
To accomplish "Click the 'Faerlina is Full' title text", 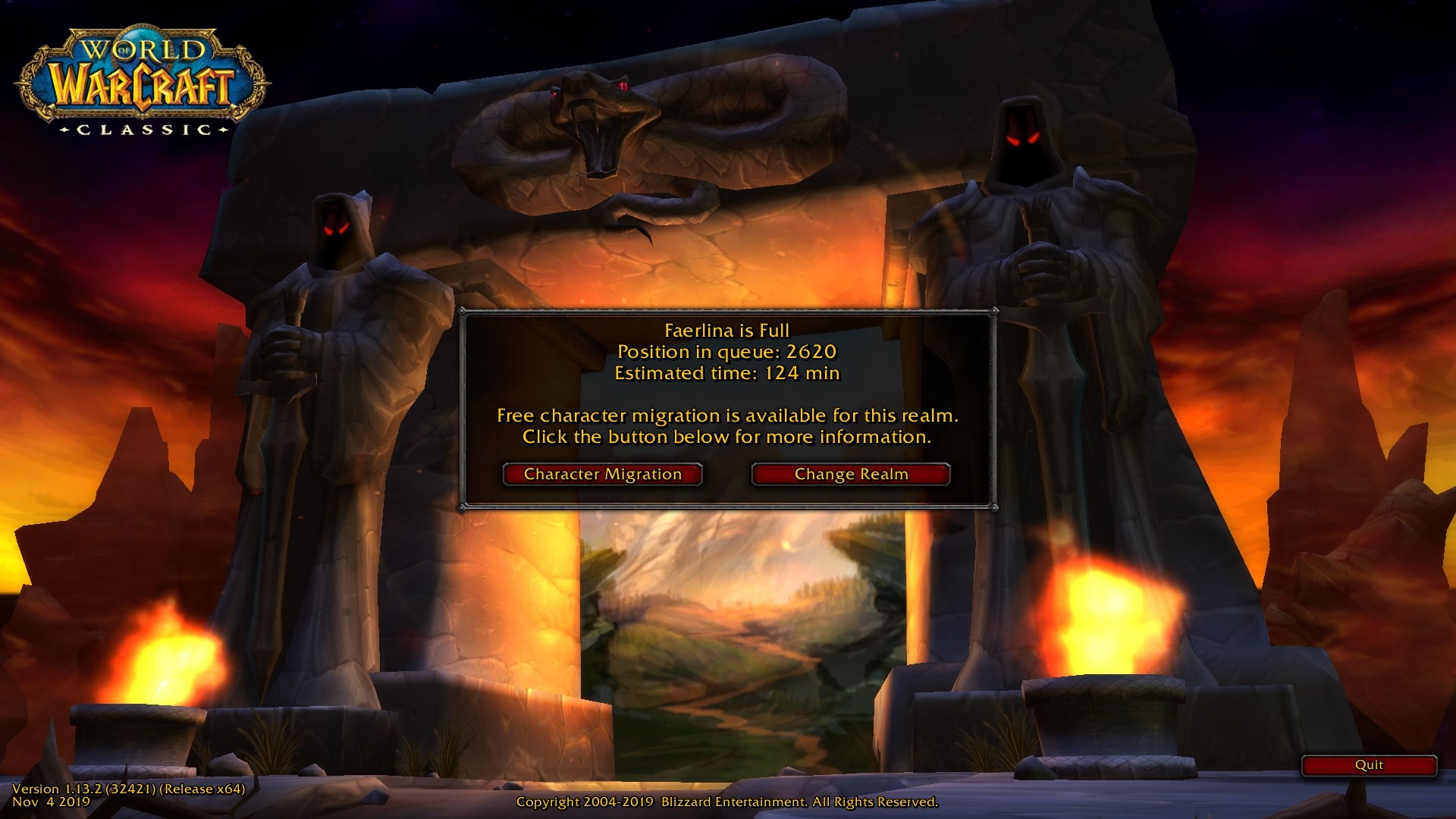I will point(726,330).
